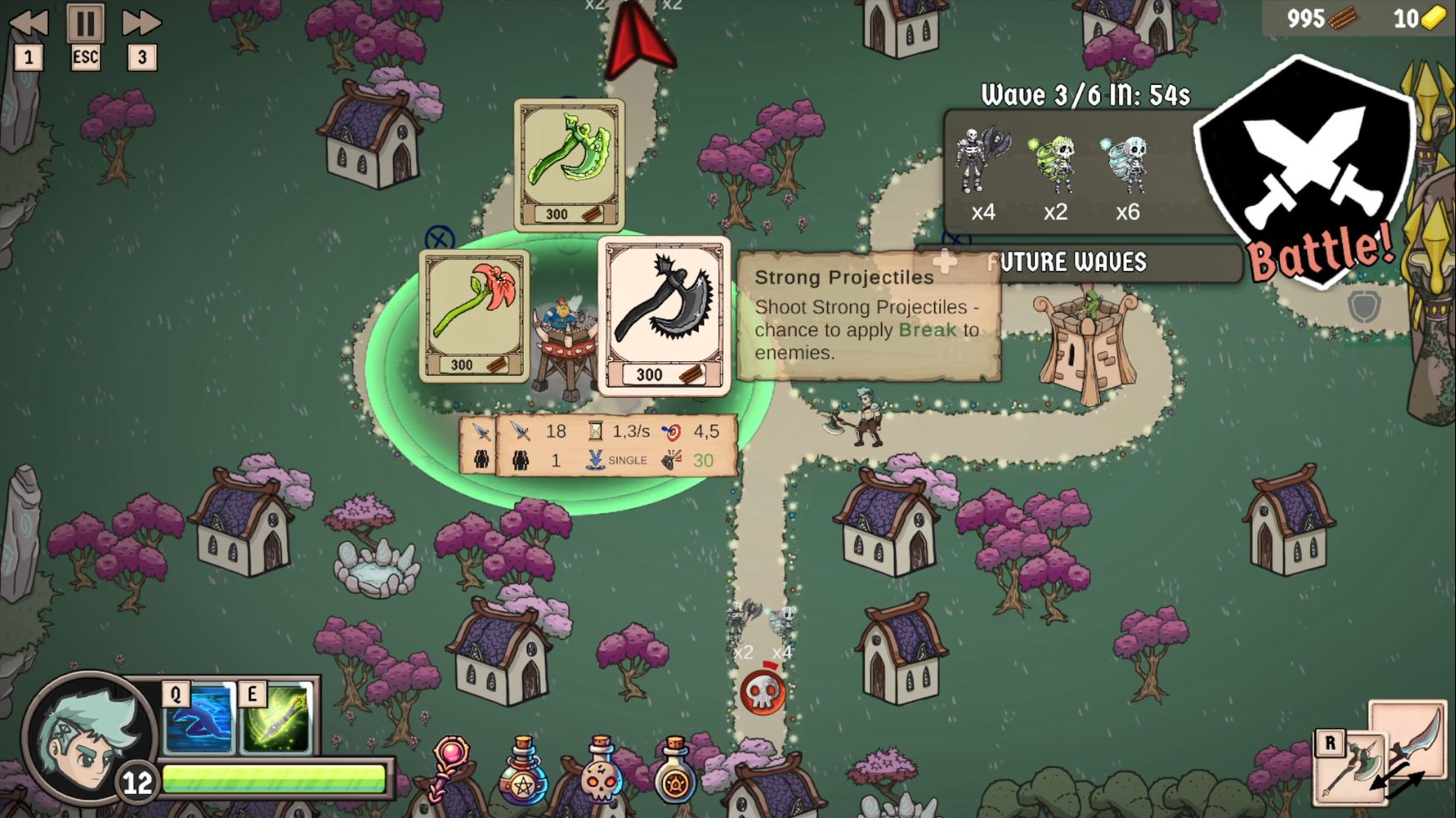
Task: Activate the blue wave dash ability
Action: point(198,719)
